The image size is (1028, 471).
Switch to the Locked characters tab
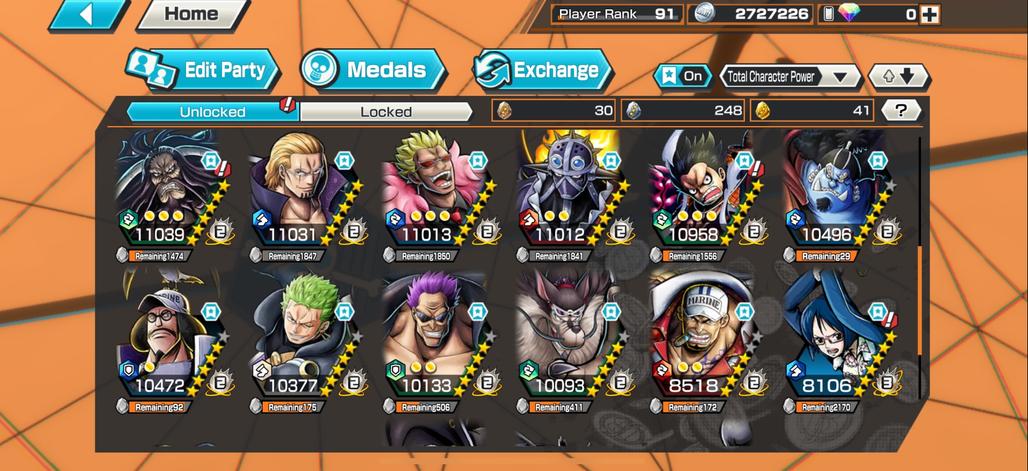[386, 111]
